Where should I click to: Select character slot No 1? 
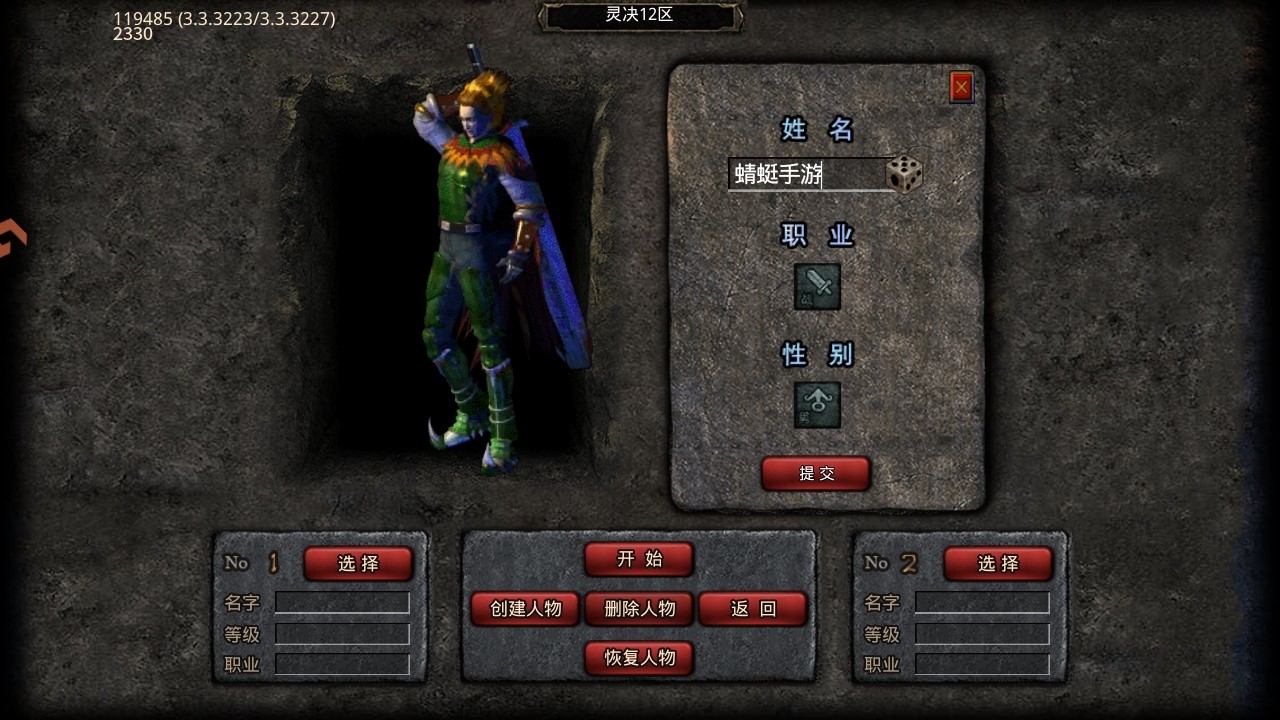pyautogui.click(x=358, y=564)
